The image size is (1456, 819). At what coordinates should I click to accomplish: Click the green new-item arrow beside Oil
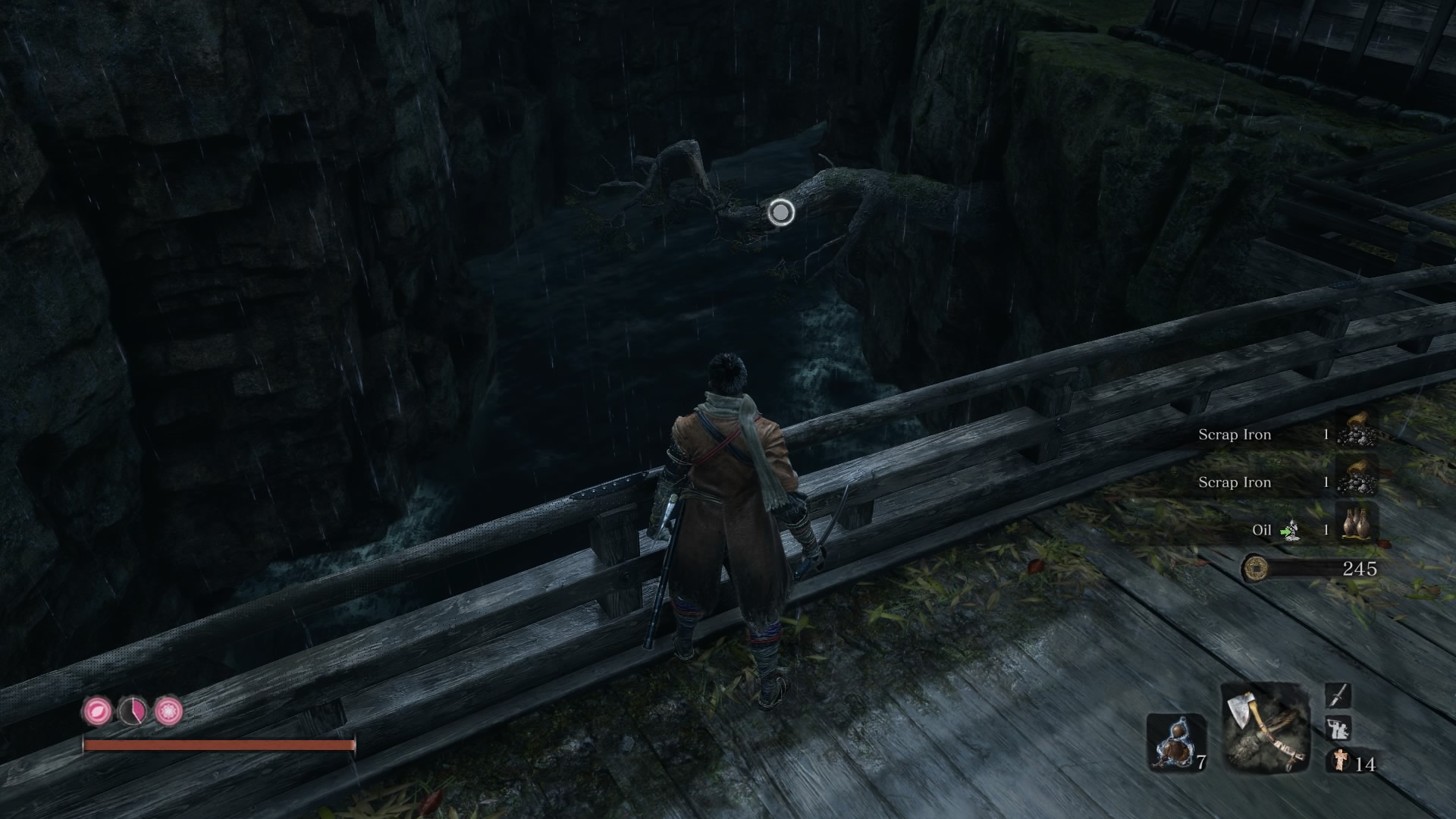(1287, 532)
